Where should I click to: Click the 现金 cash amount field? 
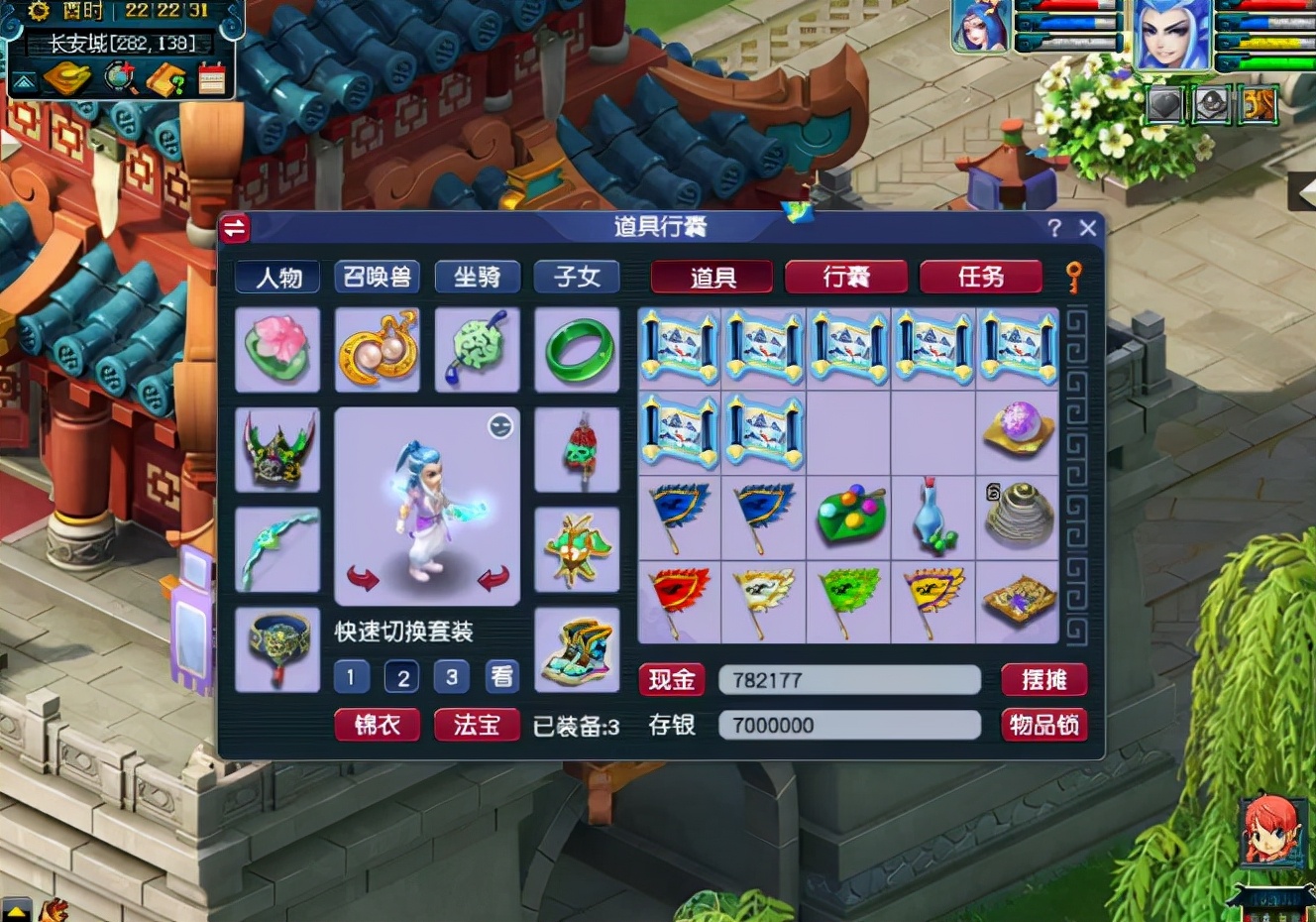pyautogui.click(x=849, y=679)
